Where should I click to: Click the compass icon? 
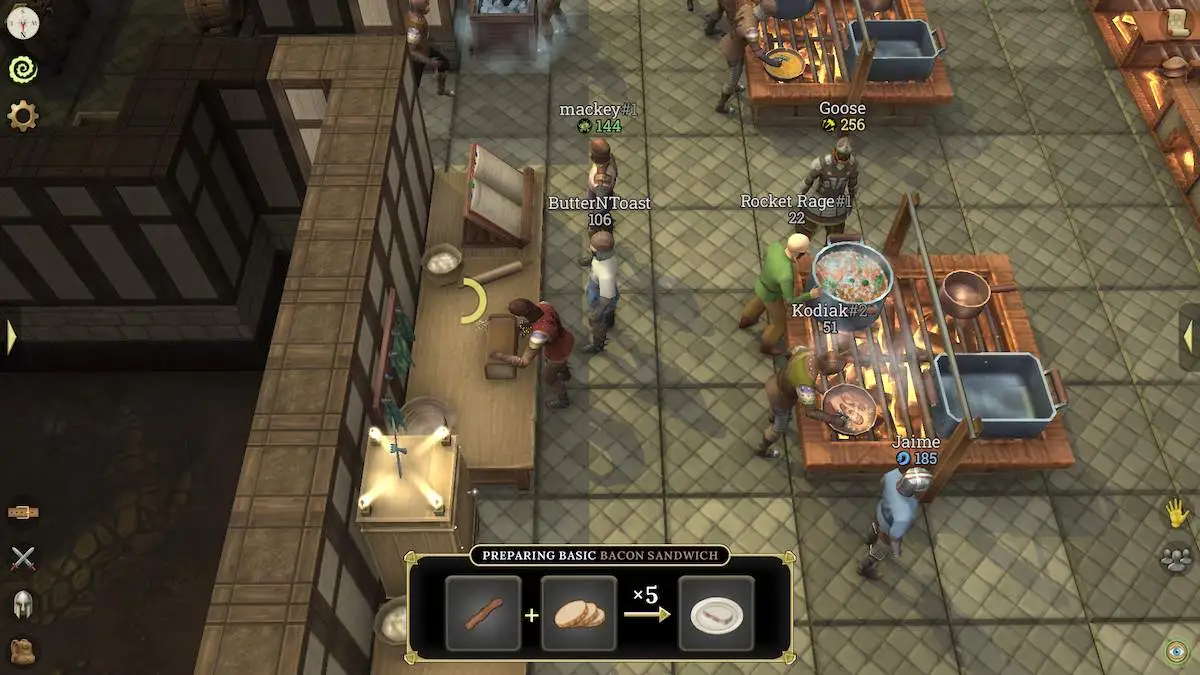pos(22,21)
